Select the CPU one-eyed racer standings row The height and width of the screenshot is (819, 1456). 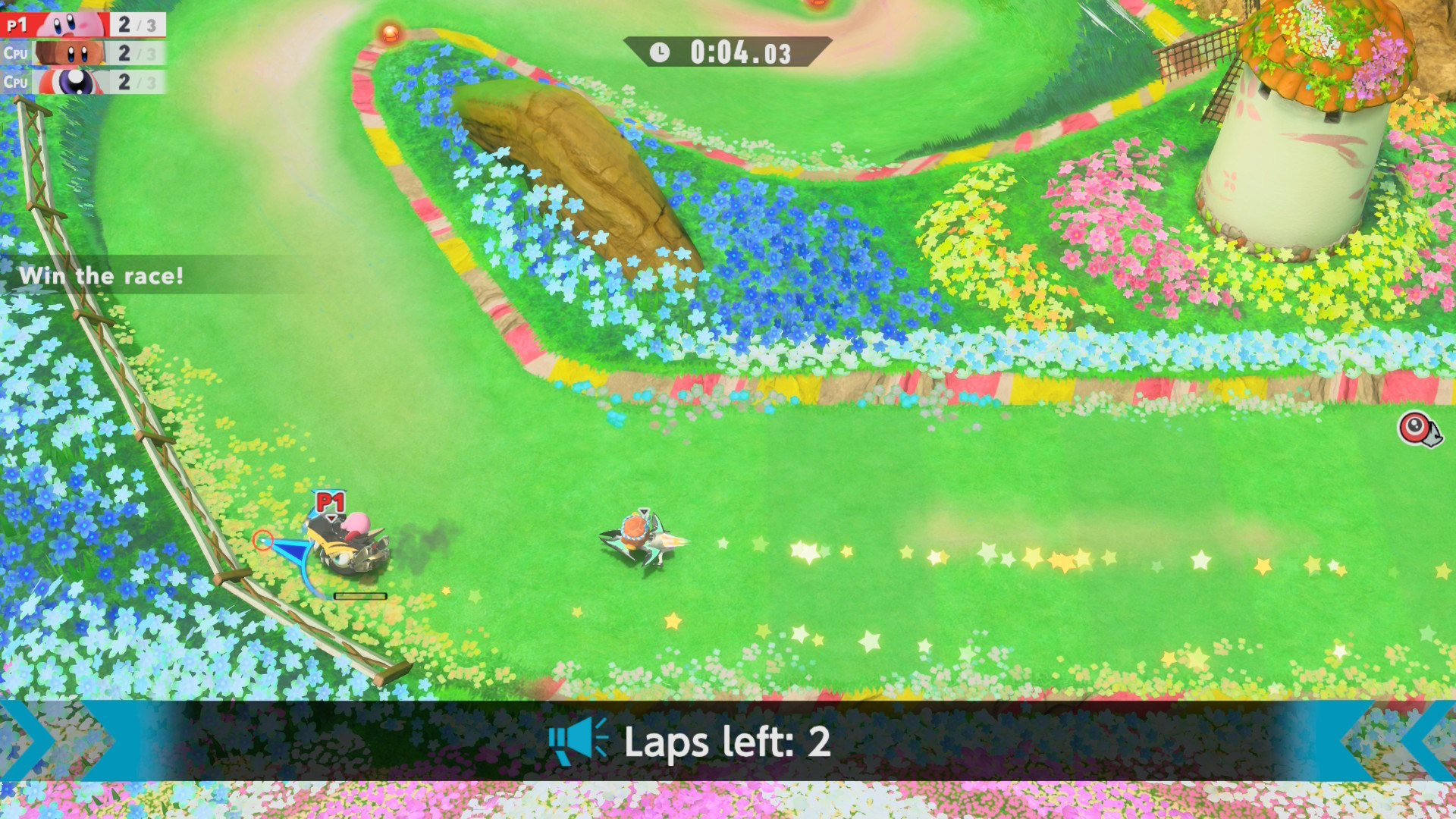(83, 82)
